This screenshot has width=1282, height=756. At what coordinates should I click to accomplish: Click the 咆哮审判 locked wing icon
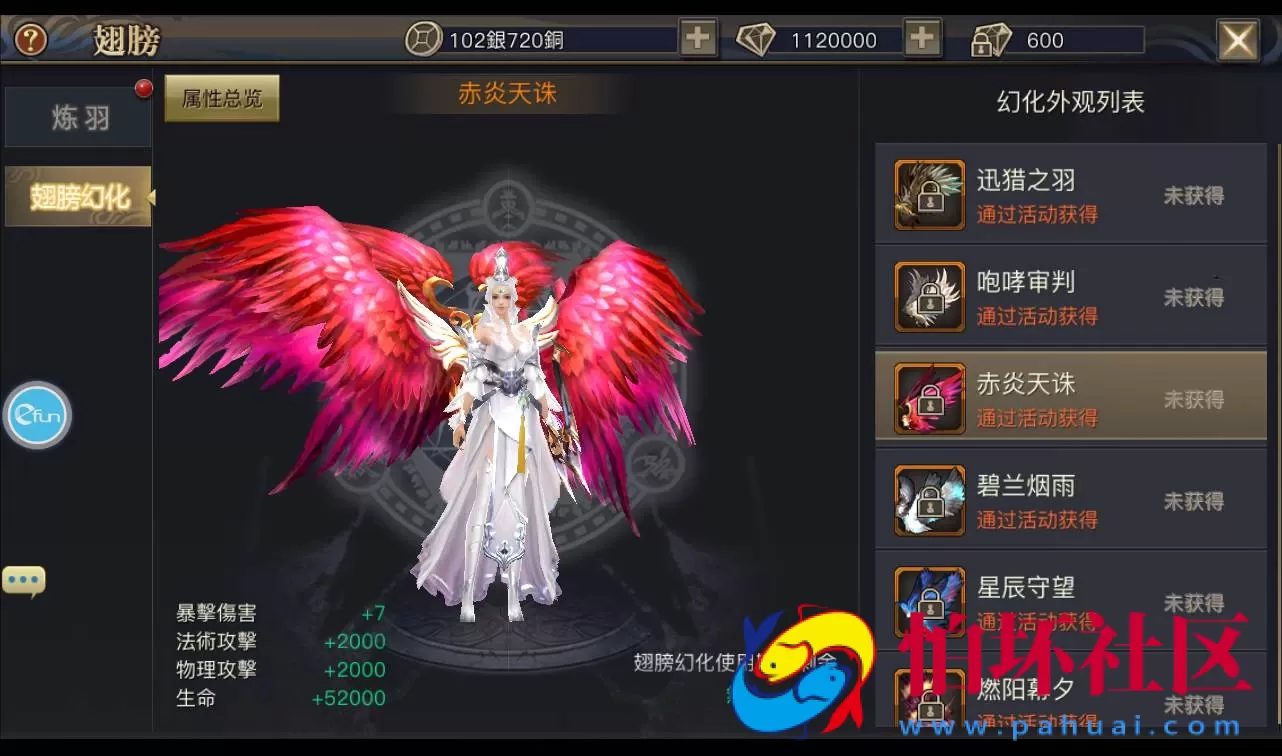click(928, 296)
